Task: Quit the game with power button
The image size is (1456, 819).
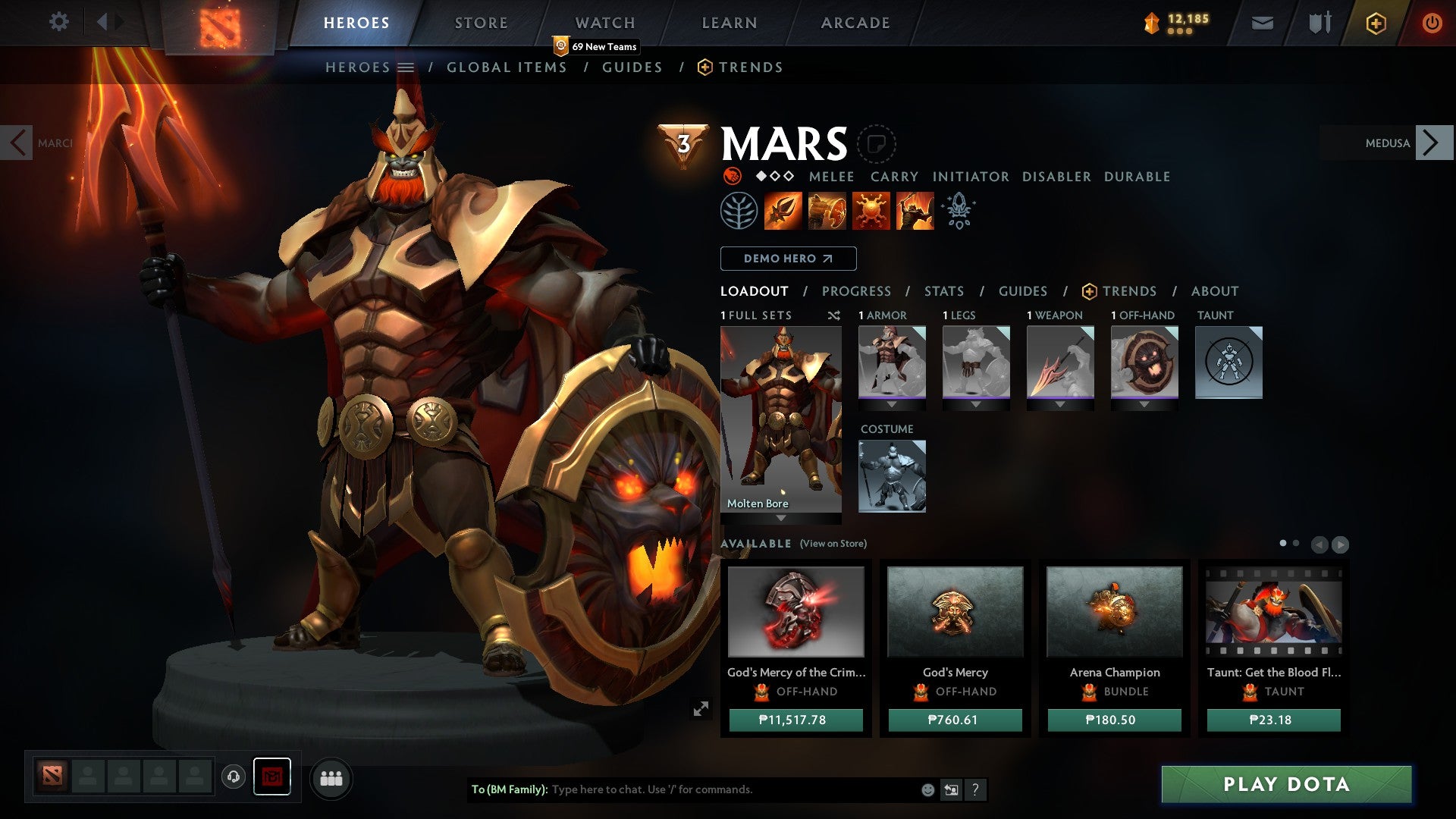Action: point(1432,23)
